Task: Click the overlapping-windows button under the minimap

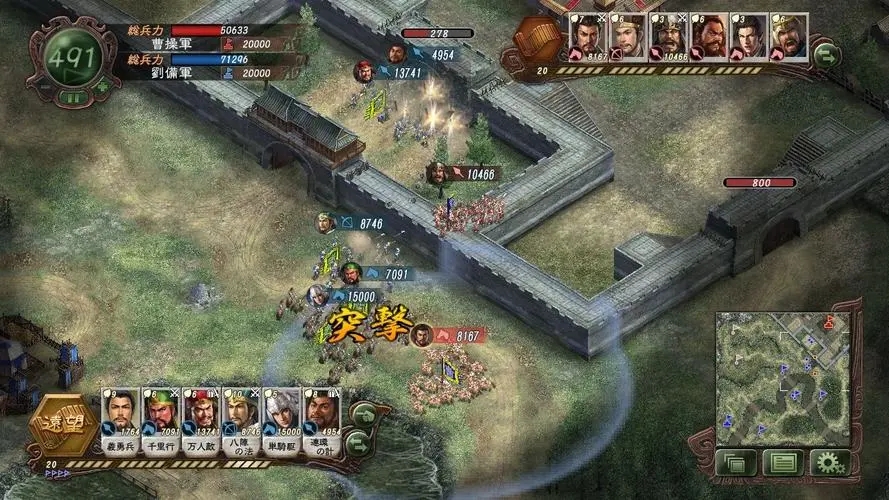Action: click(x=736, y=463)
